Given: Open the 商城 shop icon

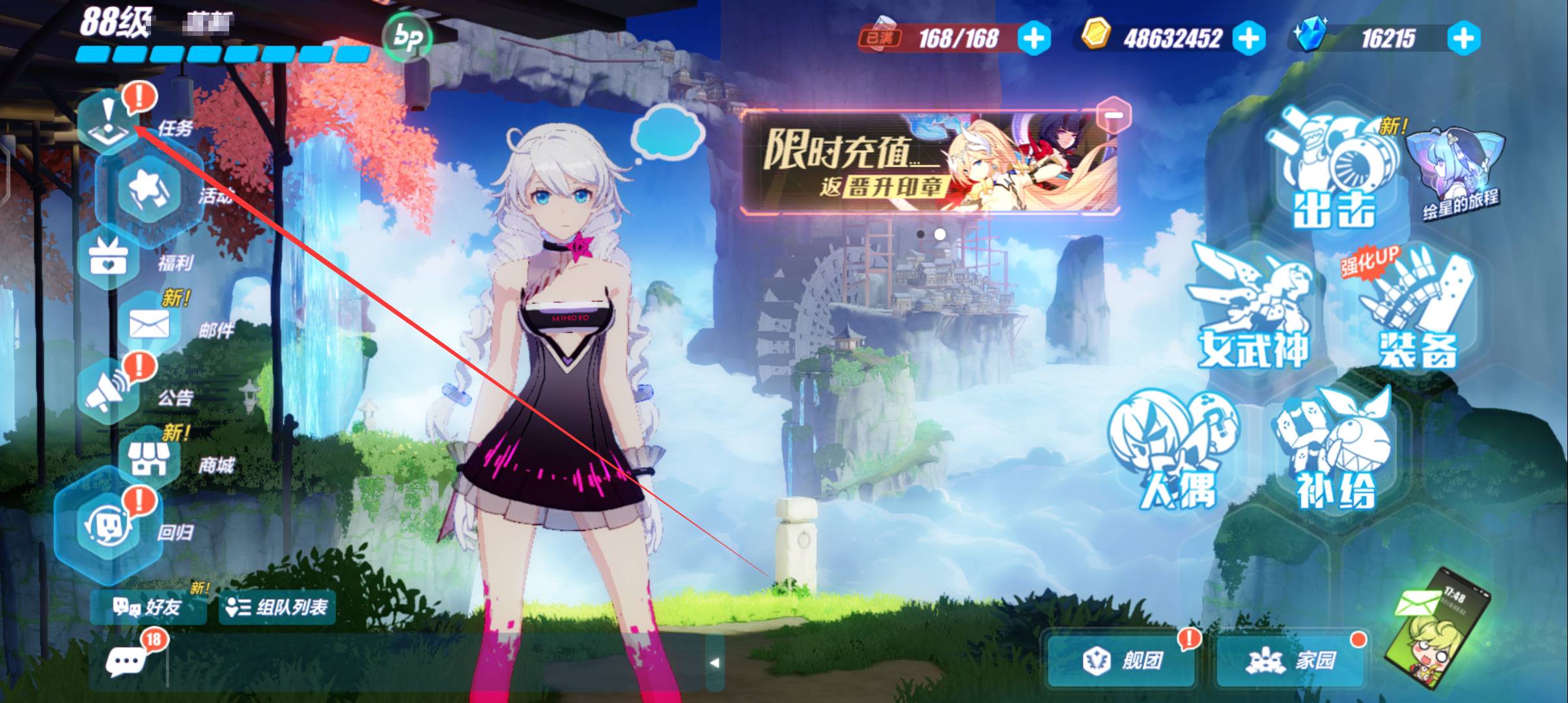Looking at the screenshot, I should point(149,460).
